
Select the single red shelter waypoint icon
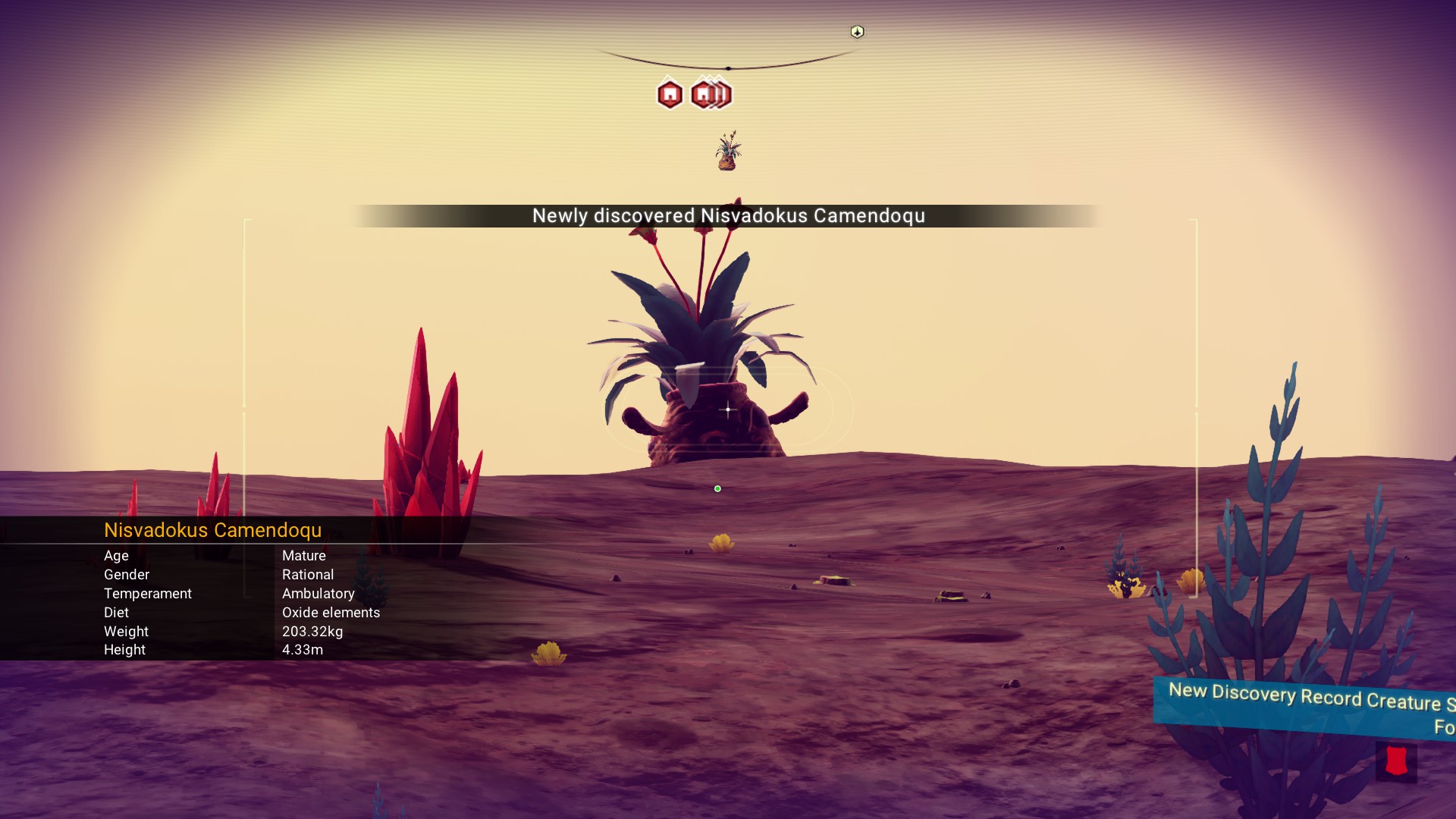tap(670, 95)
